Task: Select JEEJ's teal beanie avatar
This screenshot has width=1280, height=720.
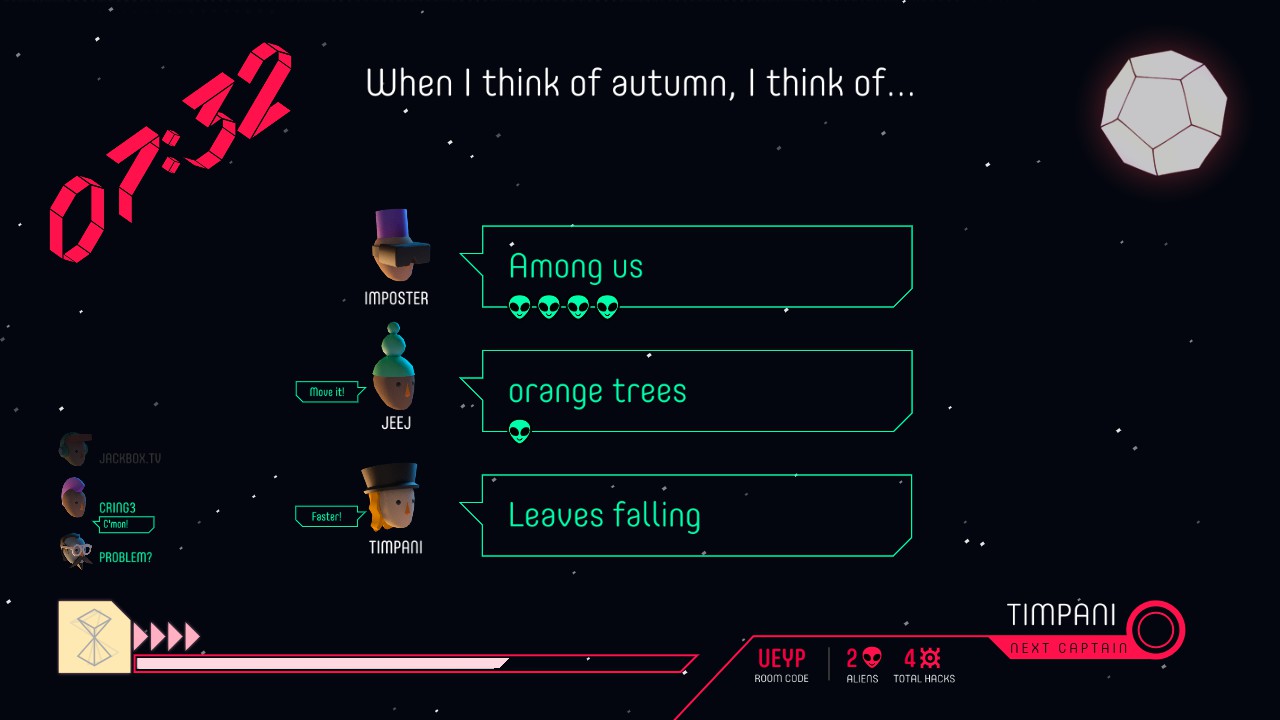Action: click(394, 368)
